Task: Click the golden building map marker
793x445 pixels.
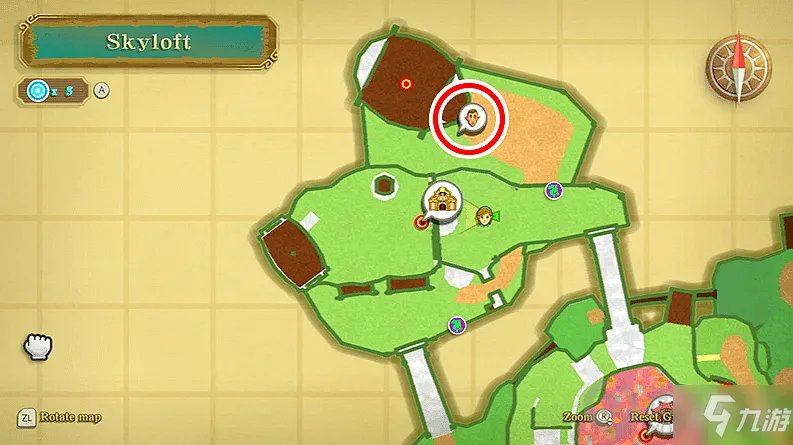Action: coord(439,200)
